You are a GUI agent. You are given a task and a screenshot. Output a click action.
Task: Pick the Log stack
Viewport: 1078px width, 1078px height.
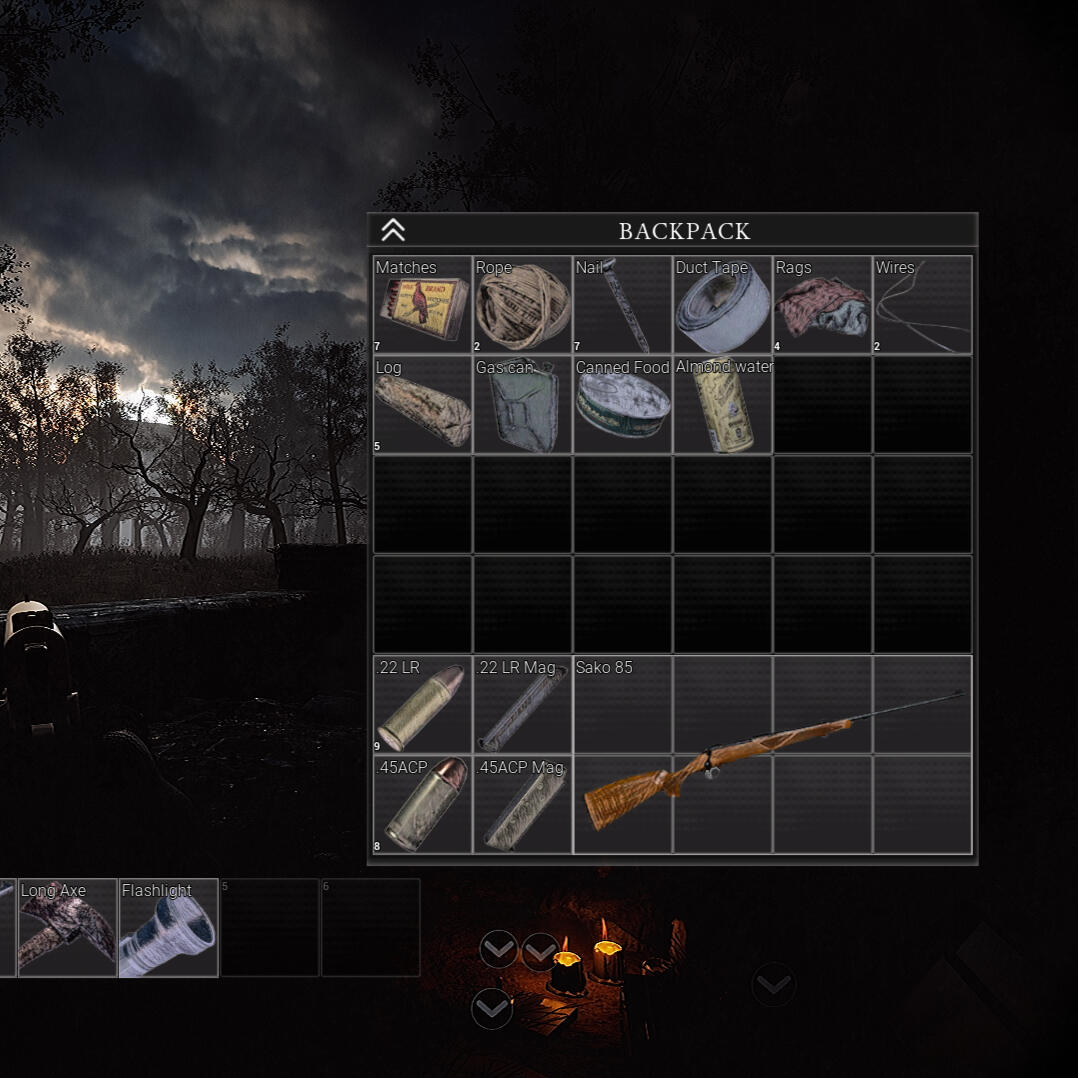pyautogui.click(x=422, y=405)
